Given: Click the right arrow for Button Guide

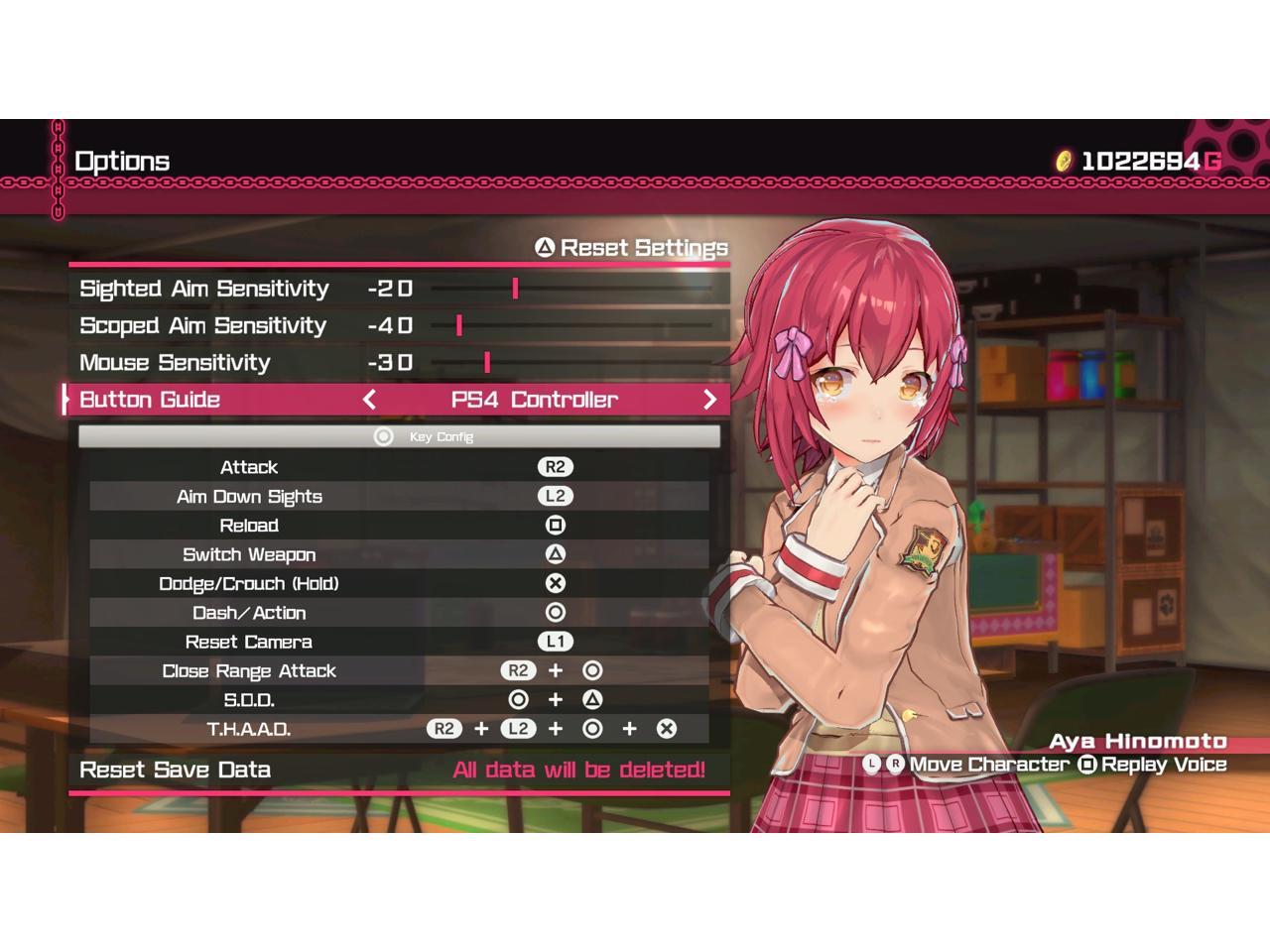Looking at the screenshot, I should point(709,400).
